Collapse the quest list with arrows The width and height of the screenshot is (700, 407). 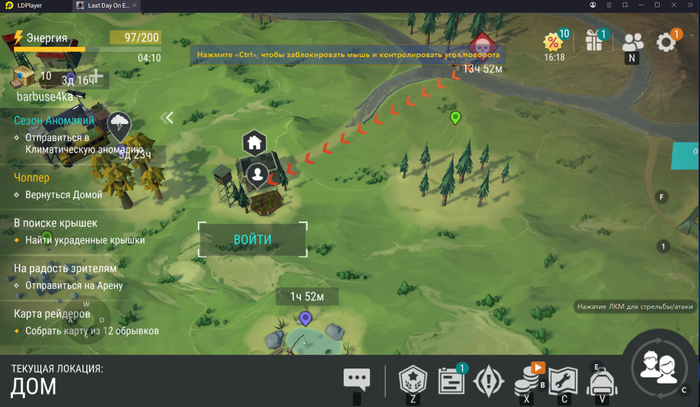coord(169,118)
